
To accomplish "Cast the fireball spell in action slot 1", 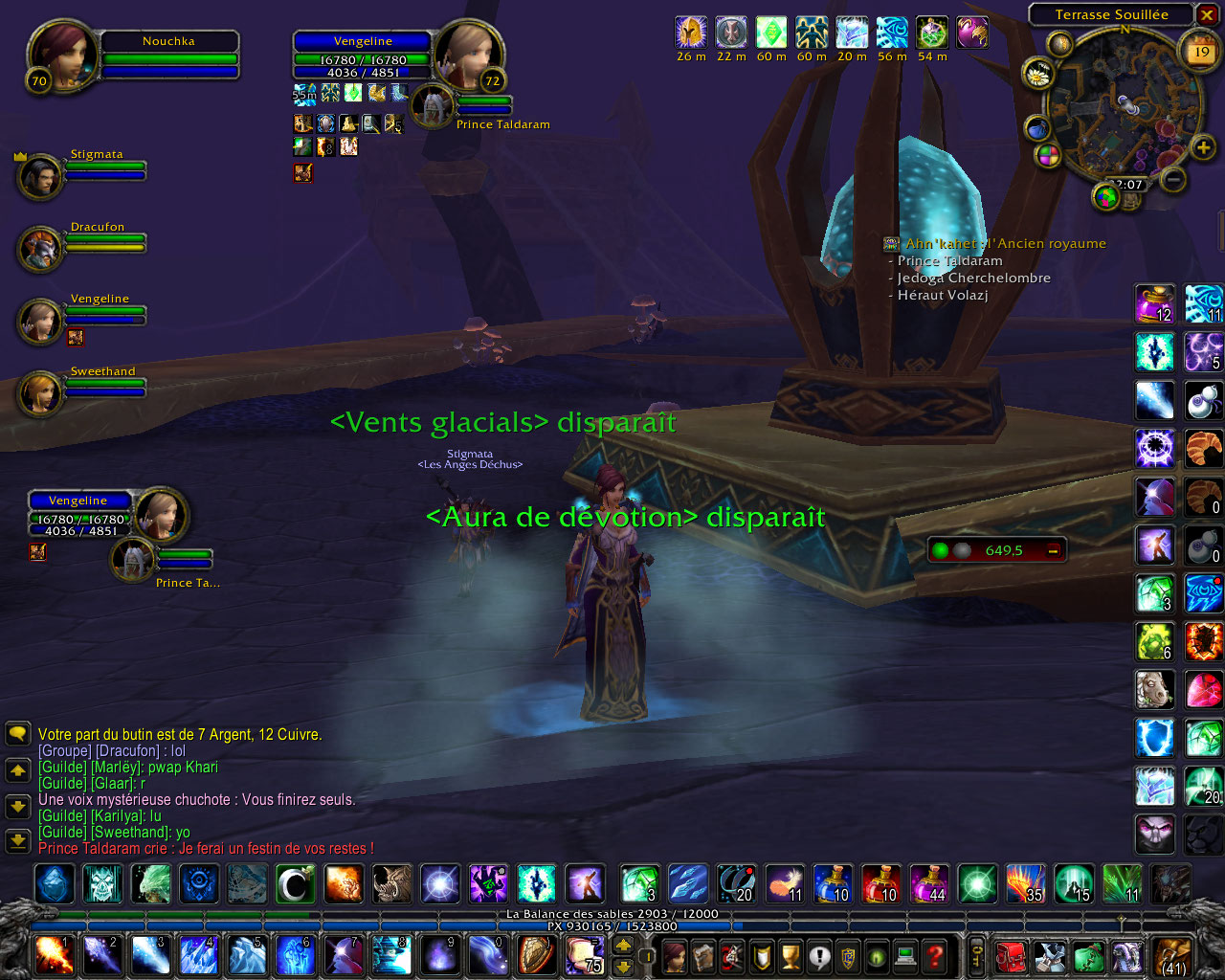I will tap(54, 955).
